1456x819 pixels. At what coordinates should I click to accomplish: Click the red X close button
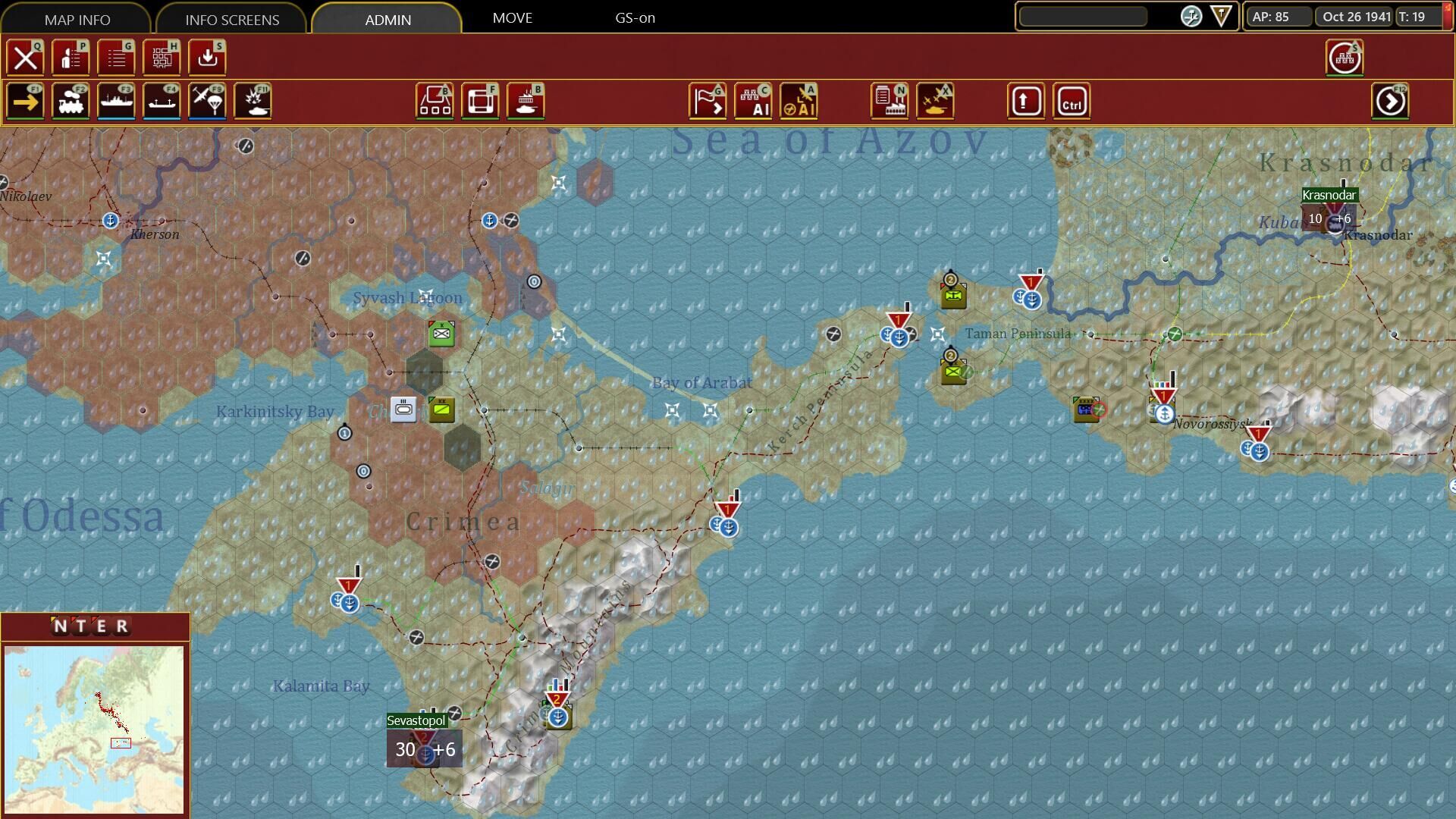click(x=26, y=58)
